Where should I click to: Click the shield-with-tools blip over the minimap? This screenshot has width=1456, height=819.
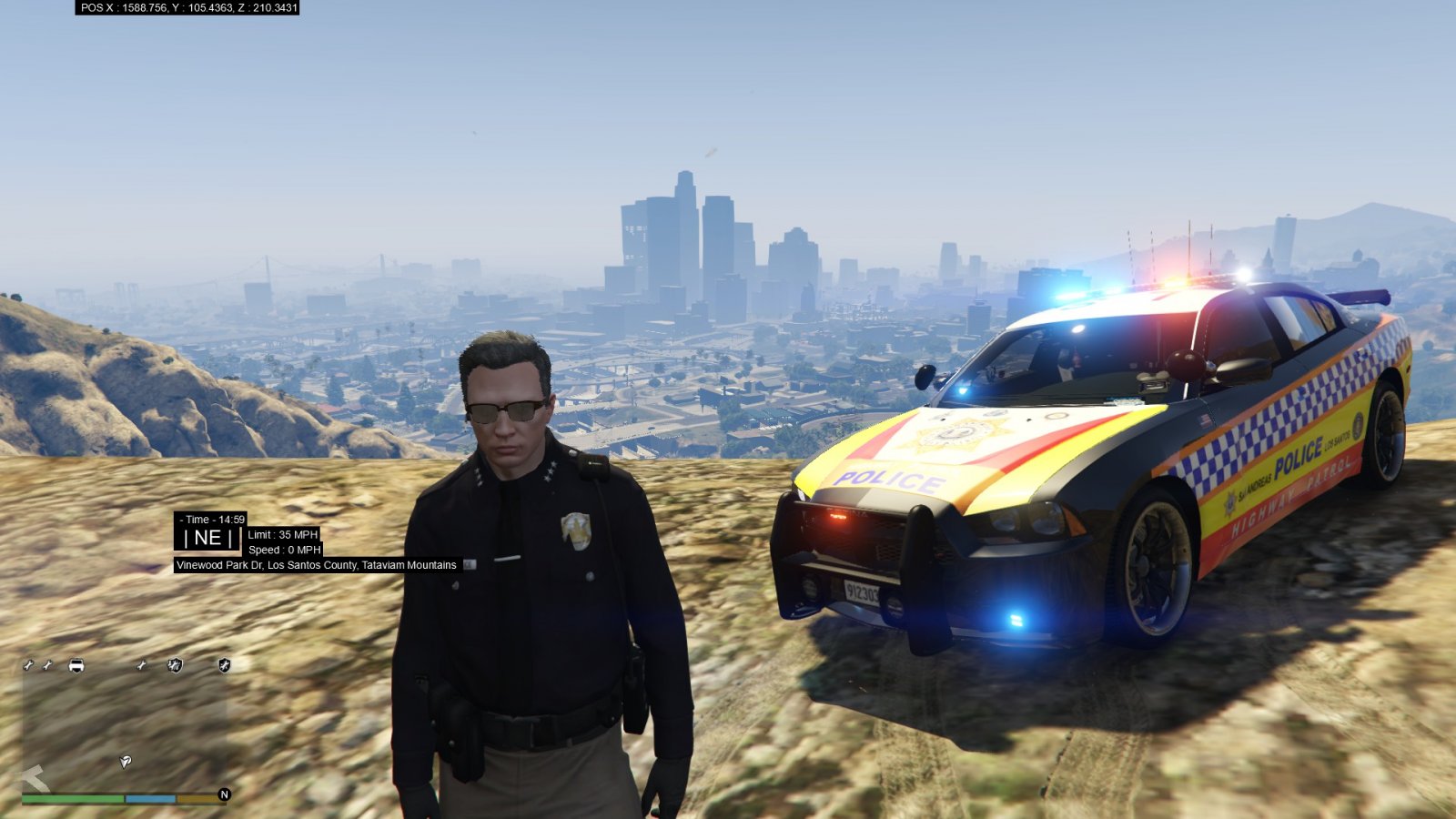coord(175,665)
